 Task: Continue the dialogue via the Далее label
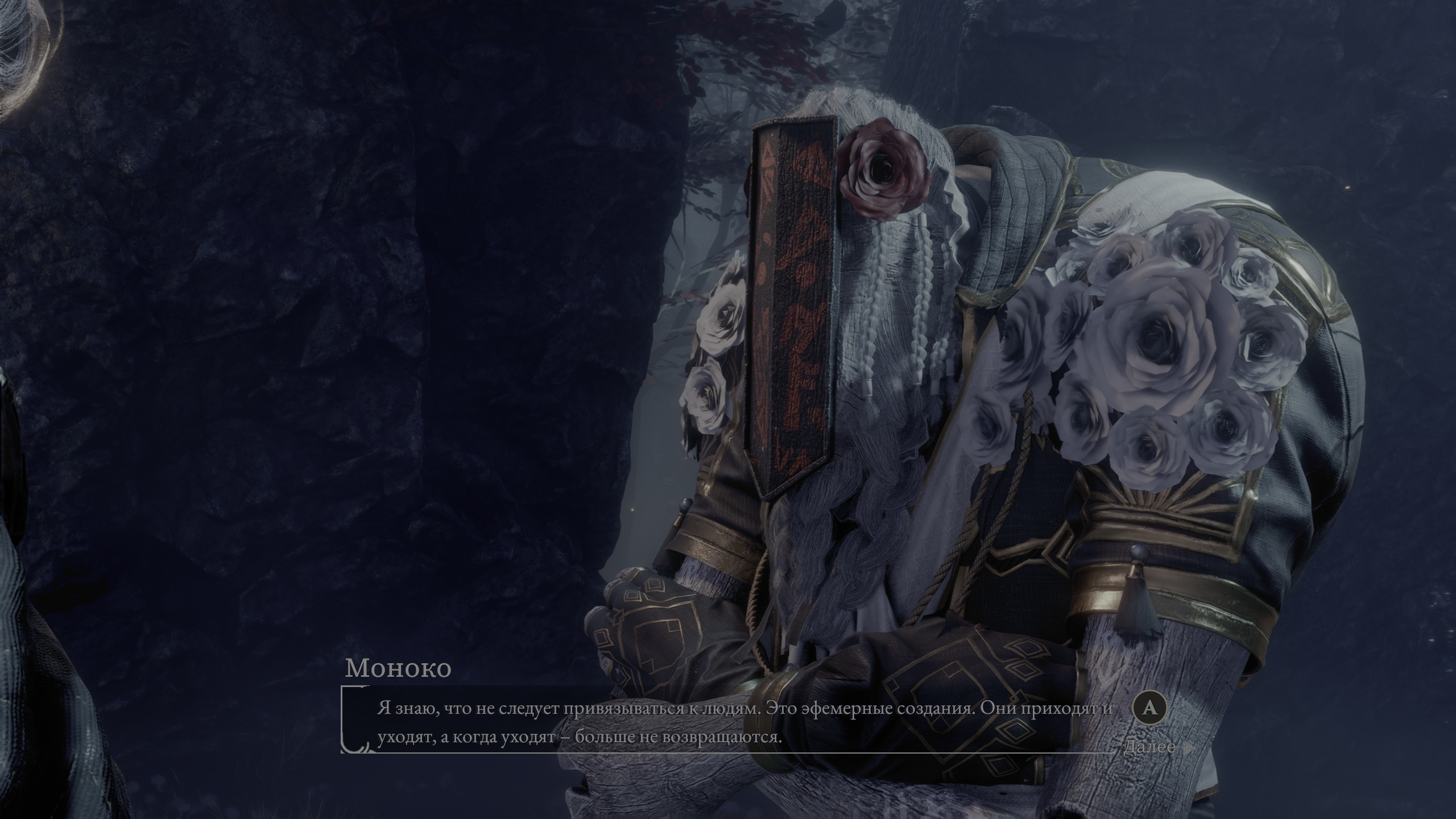[x=1149, y=746]
